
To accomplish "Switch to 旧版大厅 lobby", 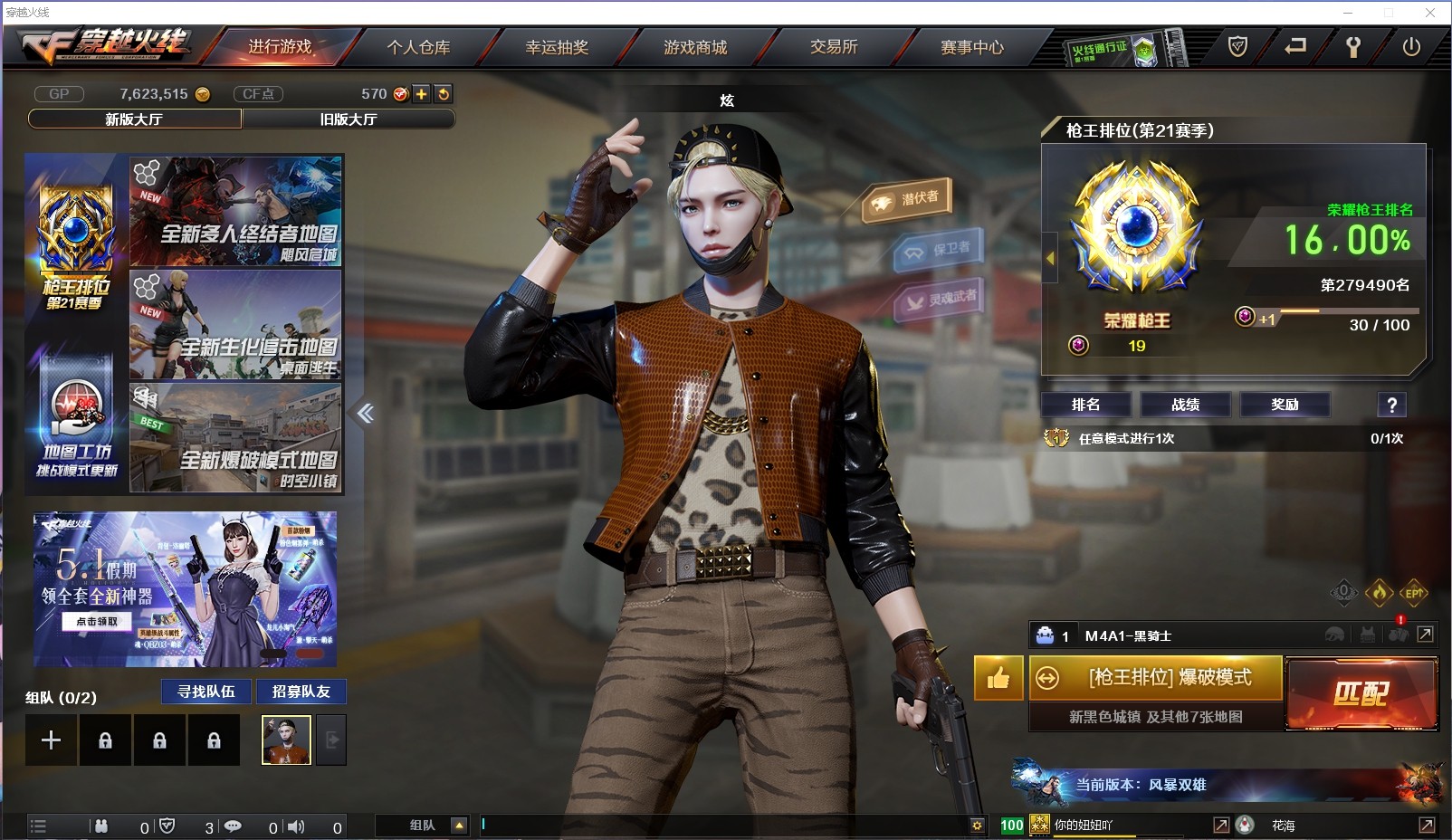I will [349, 119].
